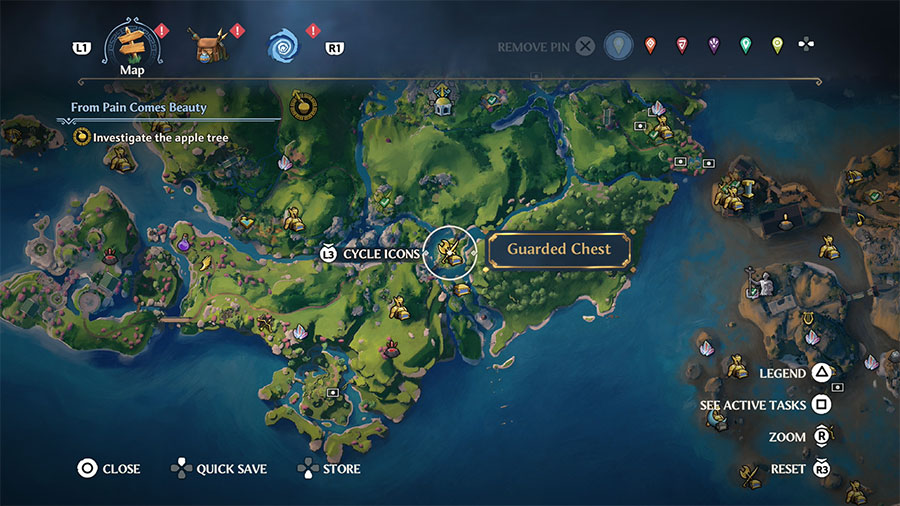
Task: Open the blue swirl abilities tab
Action: coord(285,45)
